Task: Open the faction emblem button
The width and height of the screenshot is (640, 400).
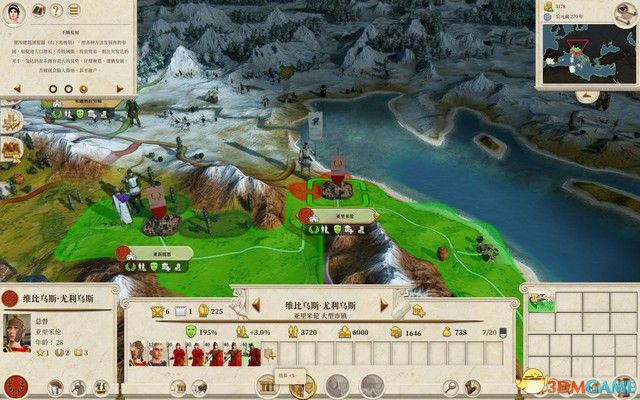Action: (x=16, y=385)
